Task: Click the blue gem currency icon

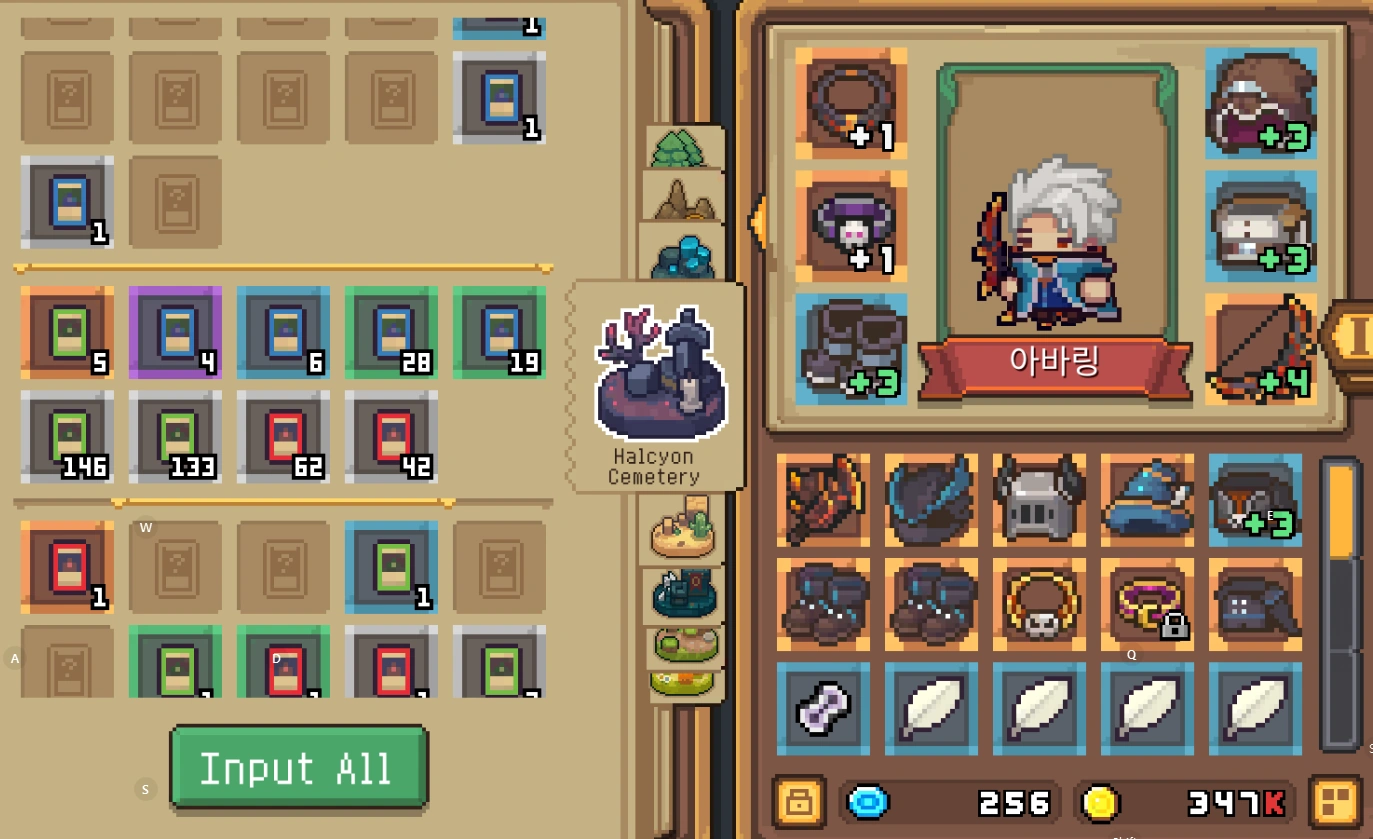Action: (866, 801)
